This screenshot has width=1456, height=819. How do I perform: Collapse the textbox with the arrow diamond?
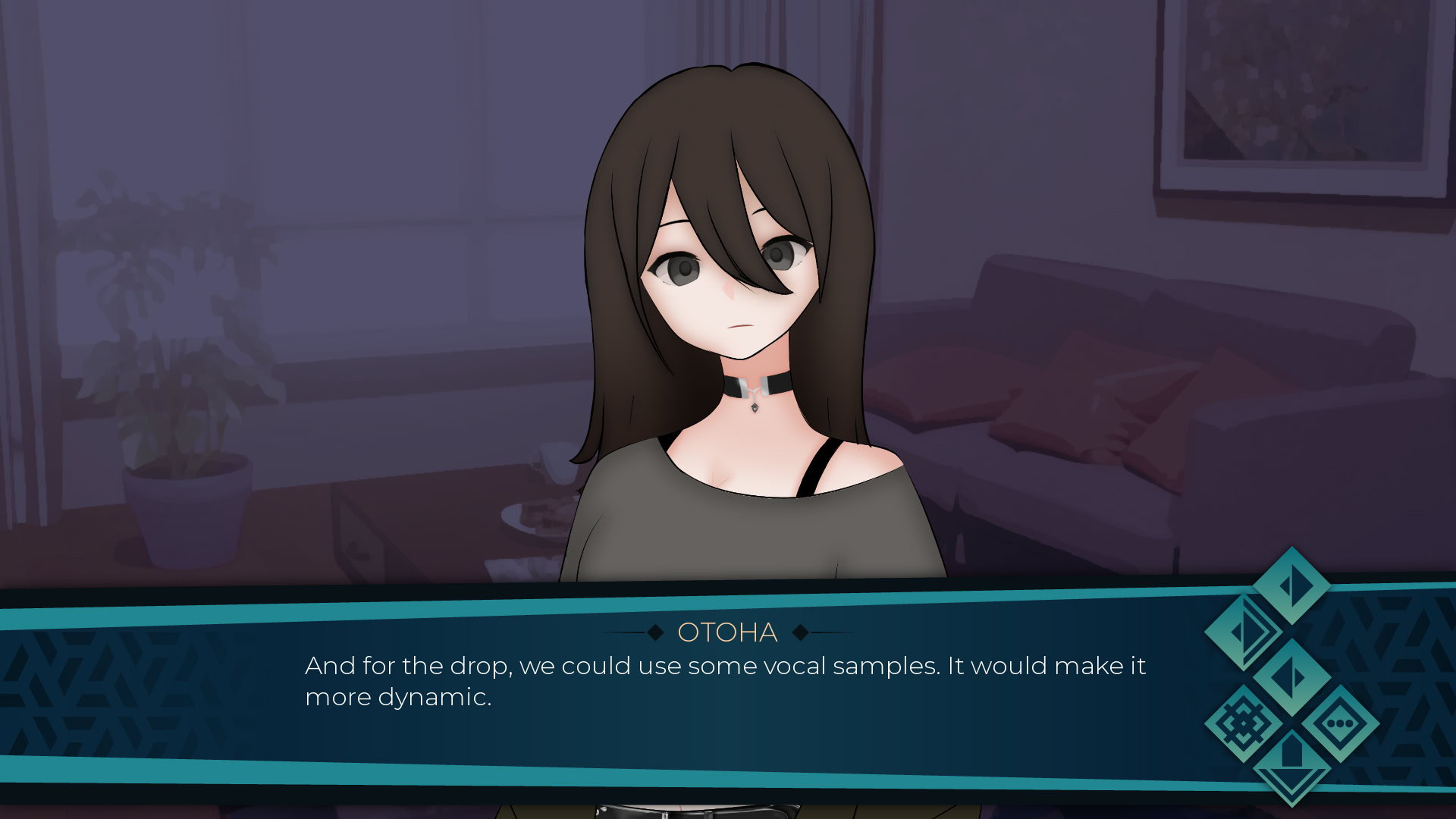pyautogui.click(x=1293, y=767)
